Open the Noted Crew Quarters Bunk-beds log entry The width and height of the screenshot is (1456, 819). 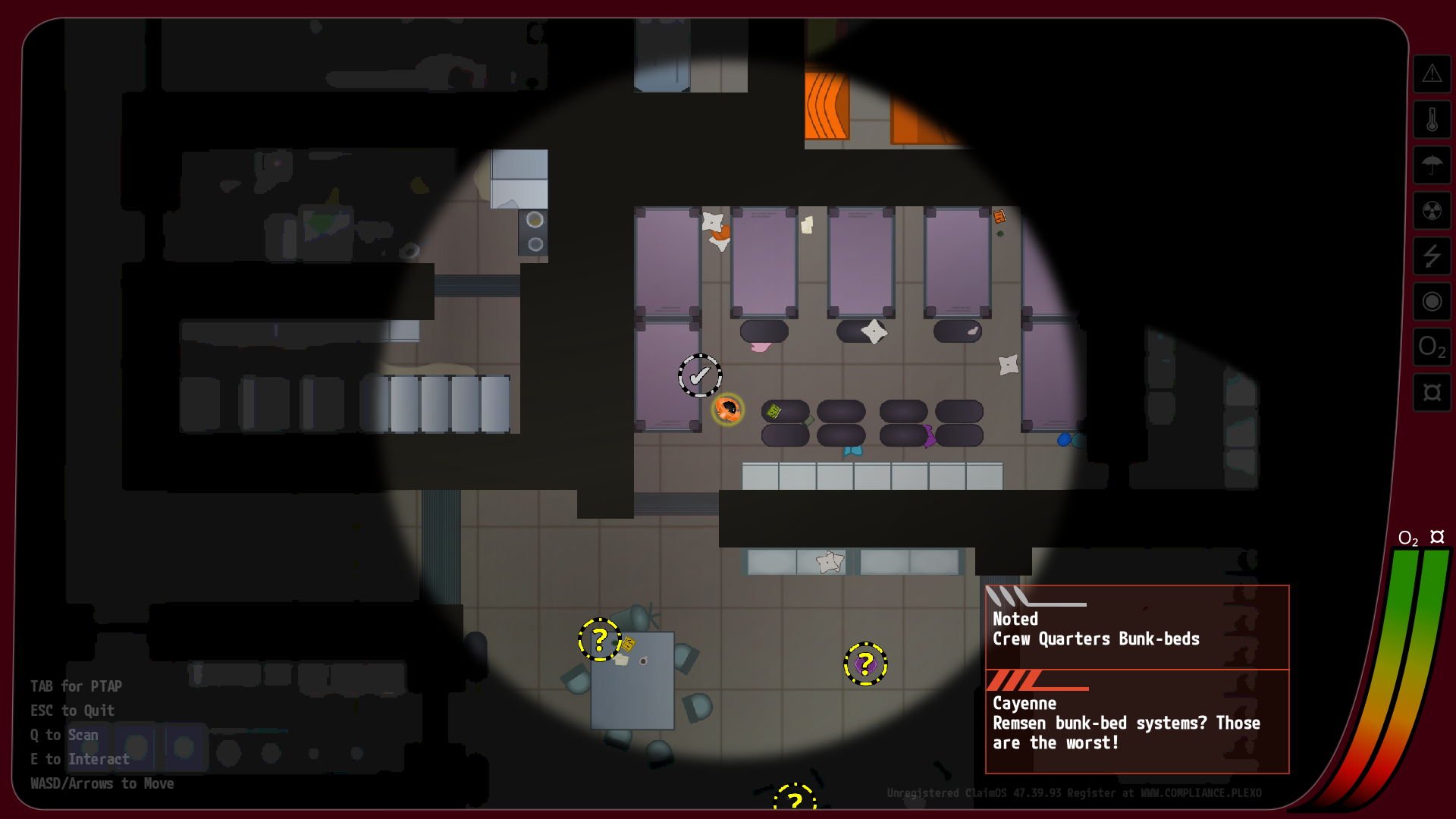click(1137, 628)
